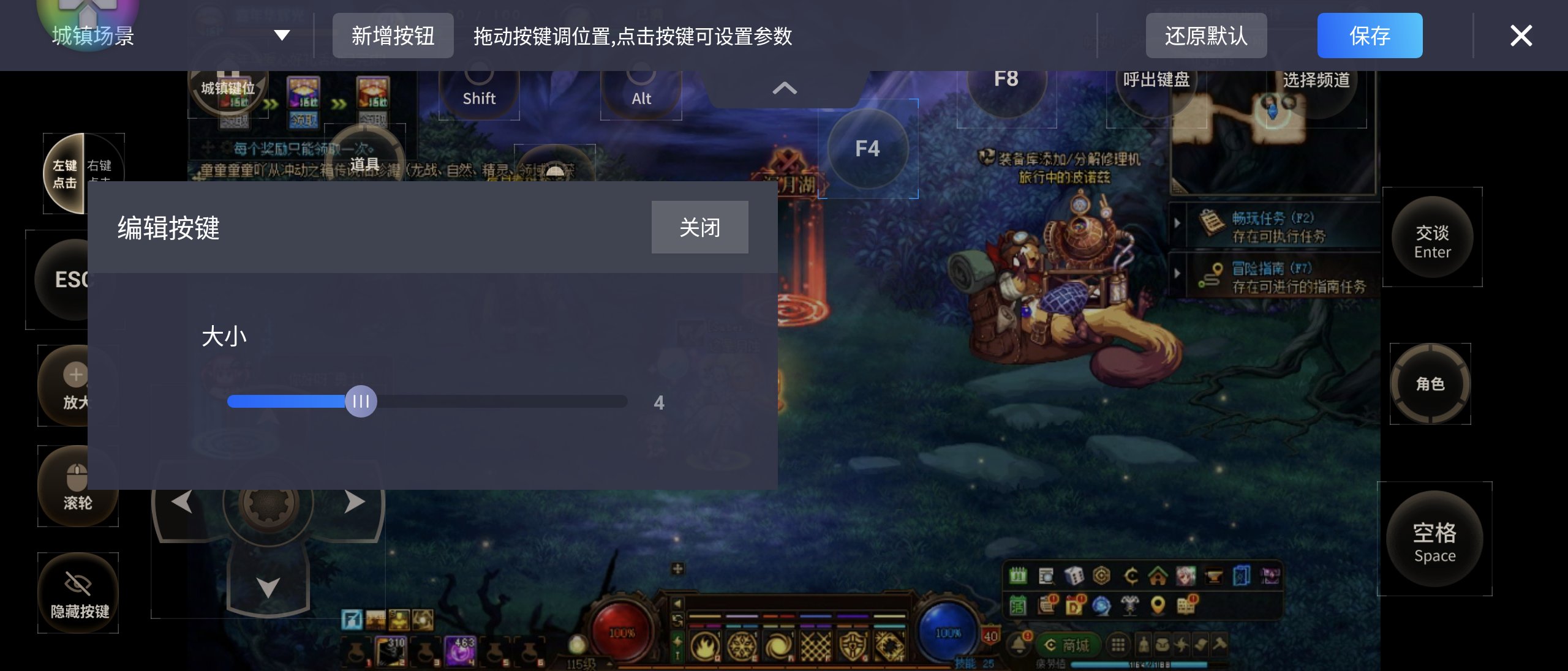Click the house icon in the game icon tray

pos(1159,577)
